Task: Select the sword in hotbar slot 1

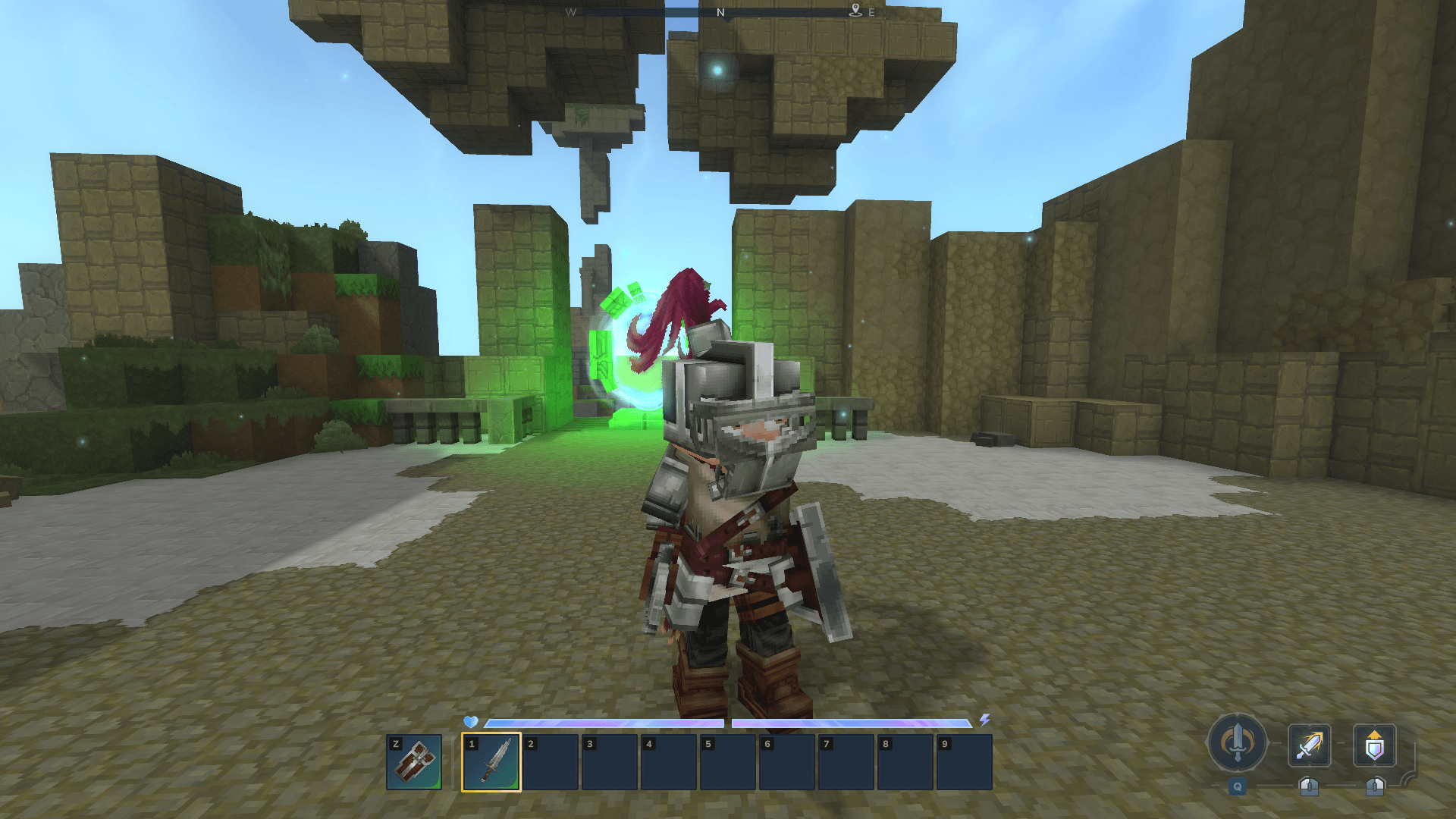Action: (491, 761)
